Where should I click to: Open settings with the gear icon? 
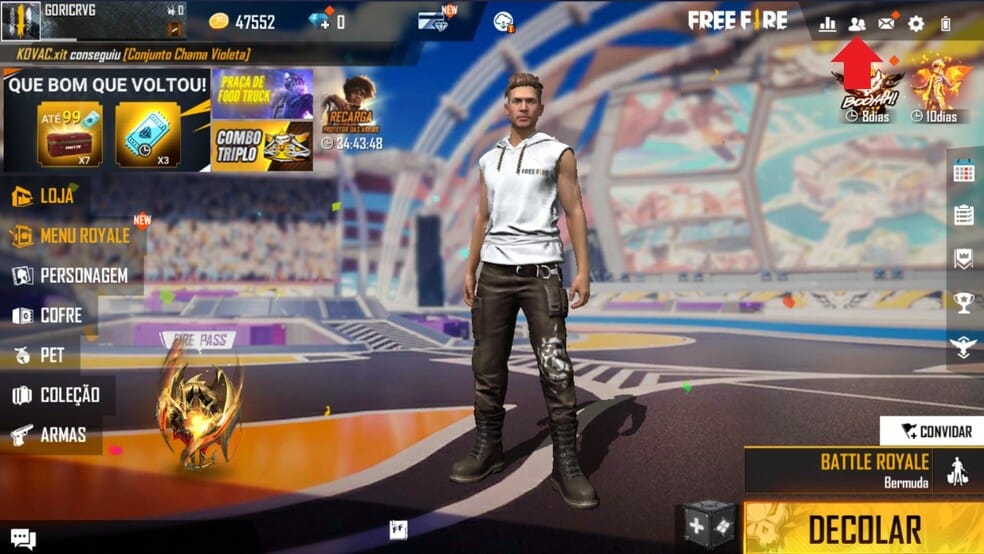pyautogui.click(x=916, y=24)
